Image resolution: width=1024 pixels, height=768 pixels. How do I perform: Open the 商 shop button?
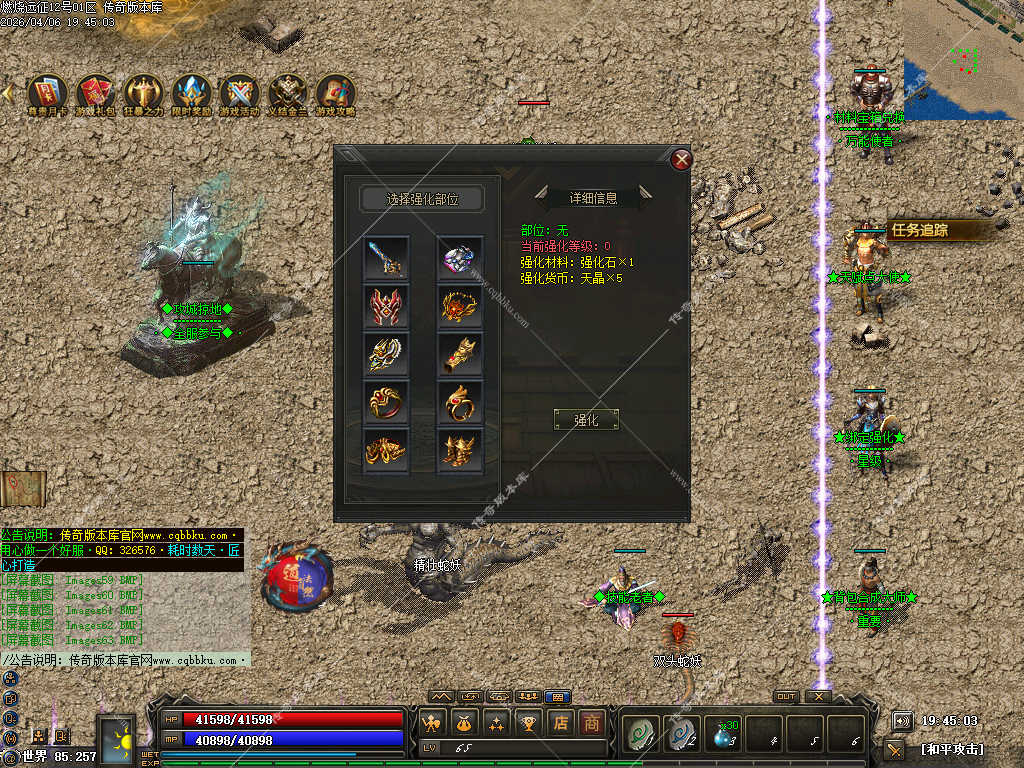pos(592,722)
